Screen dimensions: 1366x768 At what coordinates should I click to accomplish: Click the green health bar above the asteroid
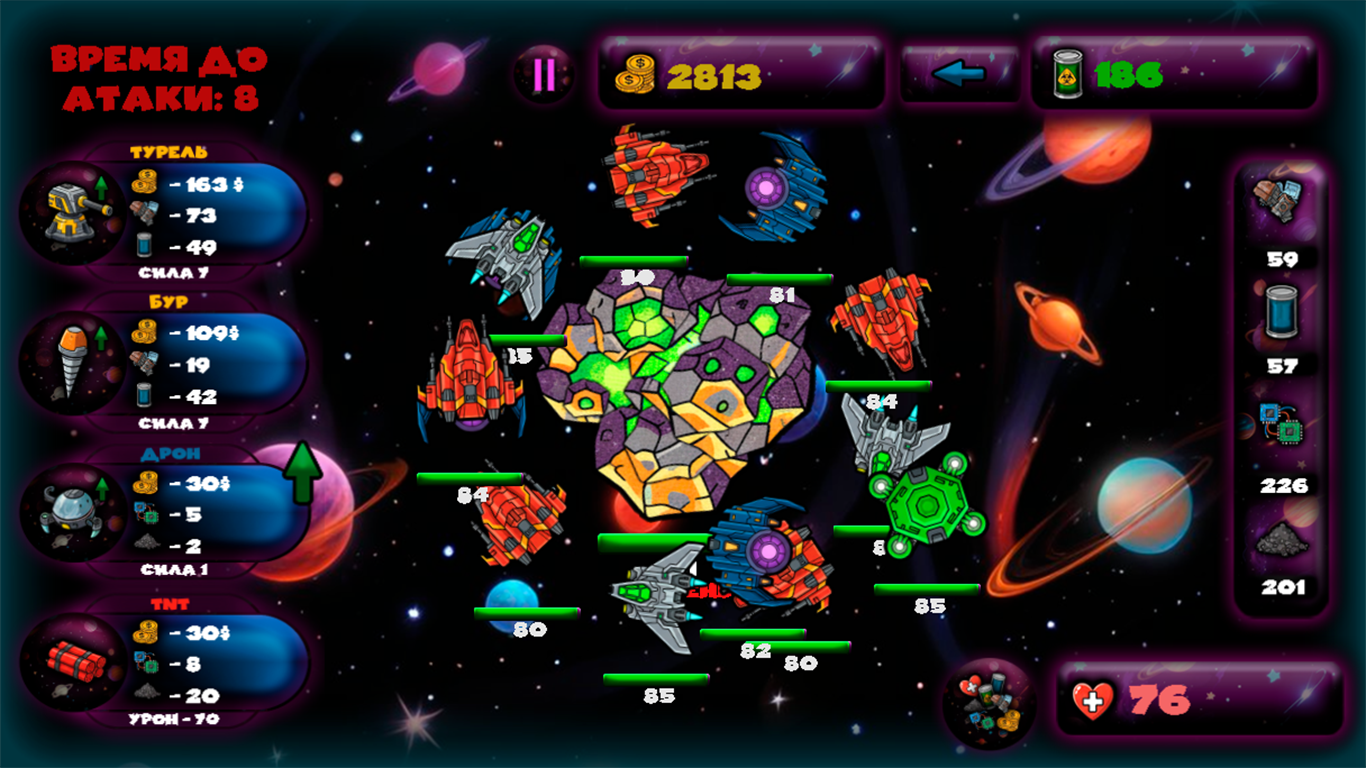pyautogui.click(x=633, y=260)
